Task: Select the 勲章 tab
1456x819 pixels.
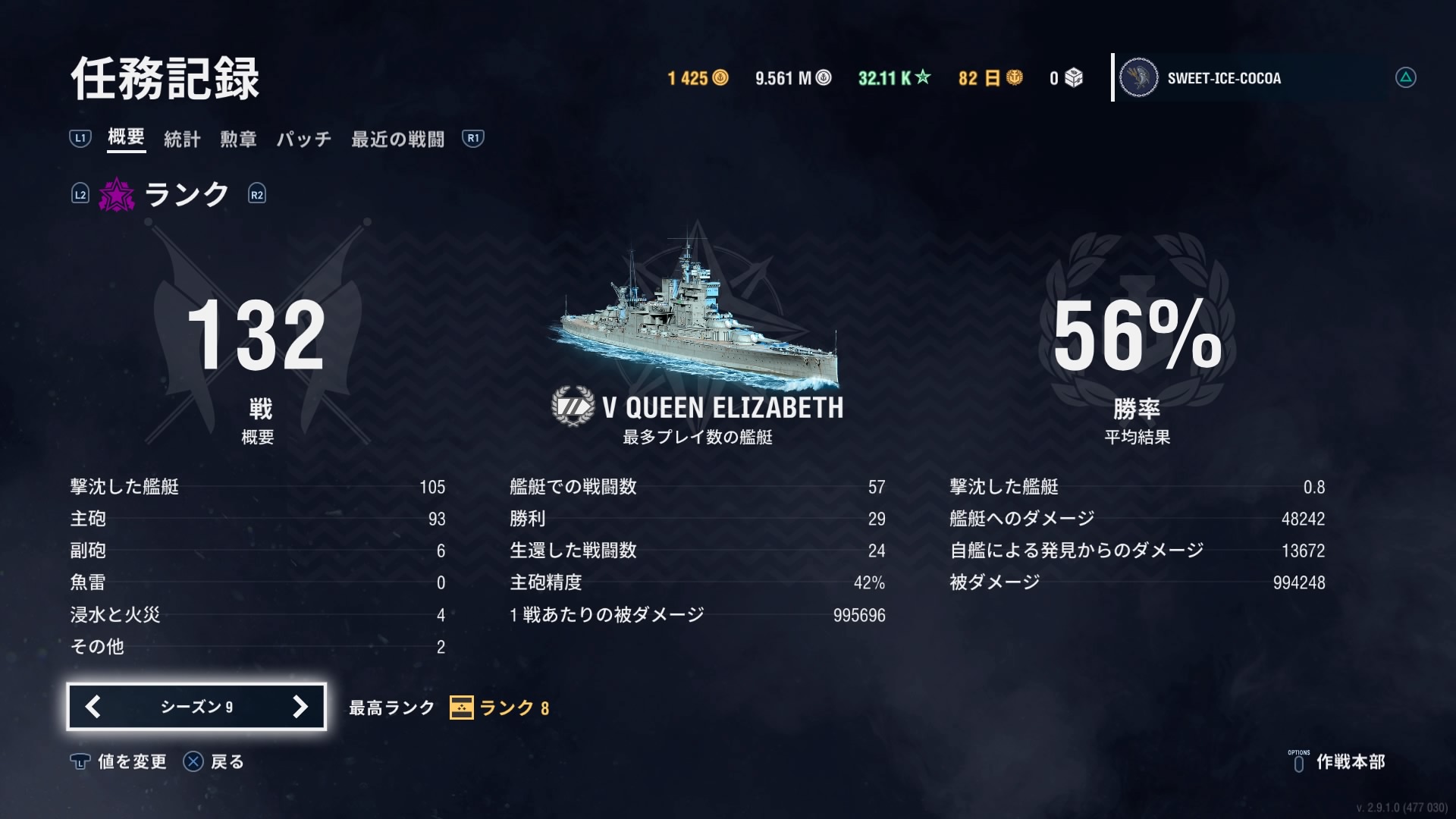Action: click(x=238, y=139)
